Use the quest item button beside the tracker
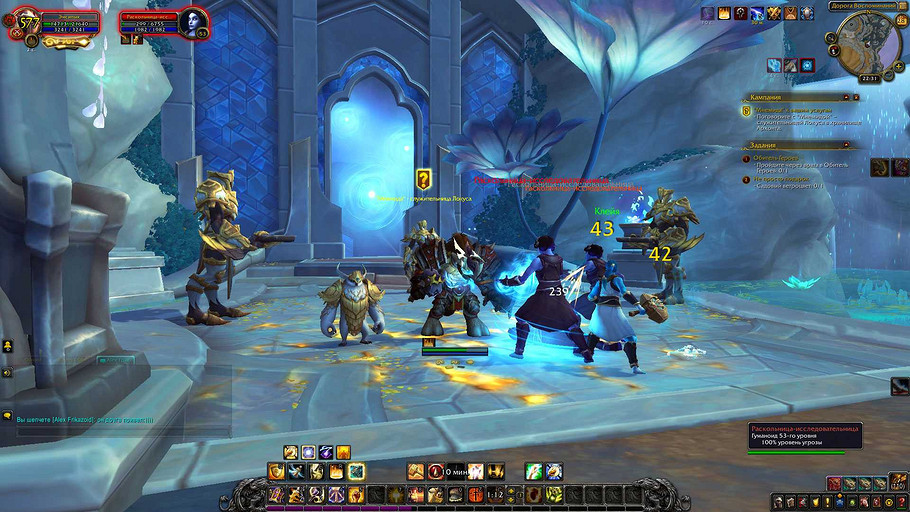 coord(880,166)
